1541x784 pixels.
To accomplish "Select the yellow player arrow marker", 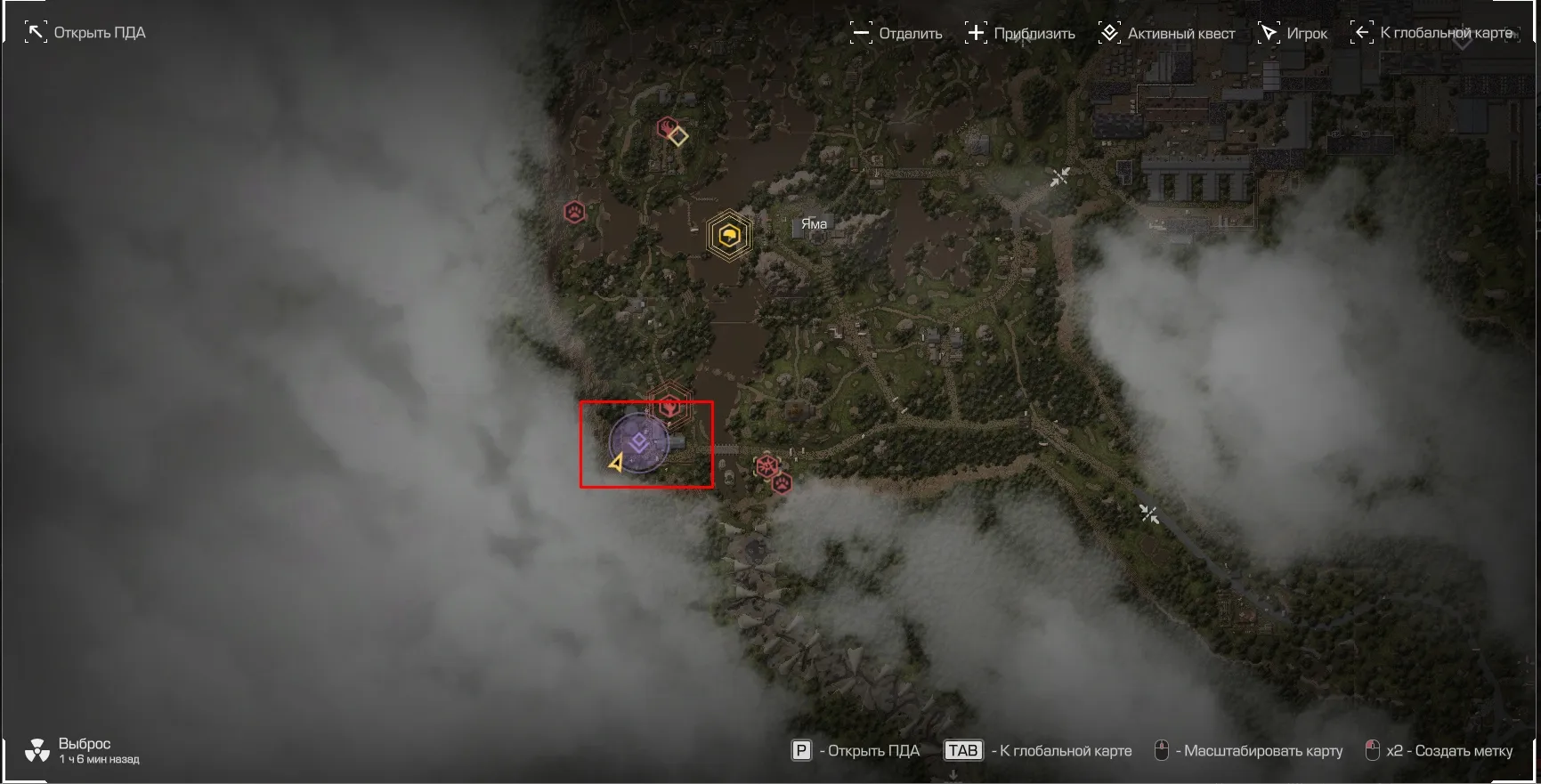I will pyautogui.click(x=616, y=463).
